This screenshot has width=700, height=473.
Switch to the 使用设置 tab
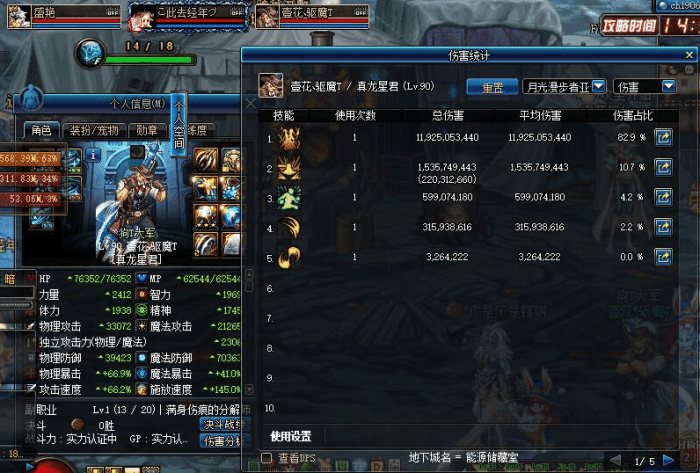click(291, 436)
